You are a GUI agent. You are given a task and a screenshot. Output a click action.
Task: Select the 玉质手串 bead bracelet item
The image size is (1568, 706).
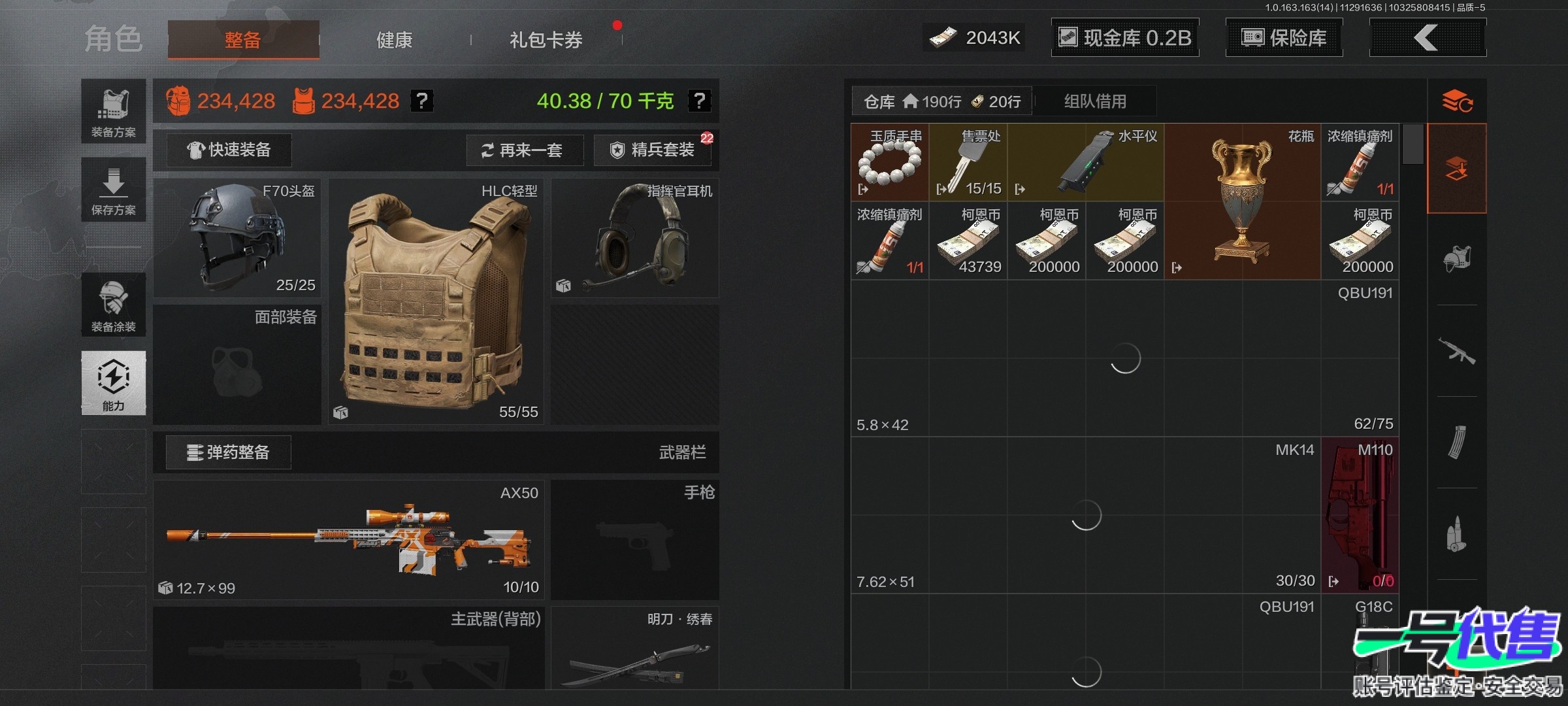tap(890, 162)
